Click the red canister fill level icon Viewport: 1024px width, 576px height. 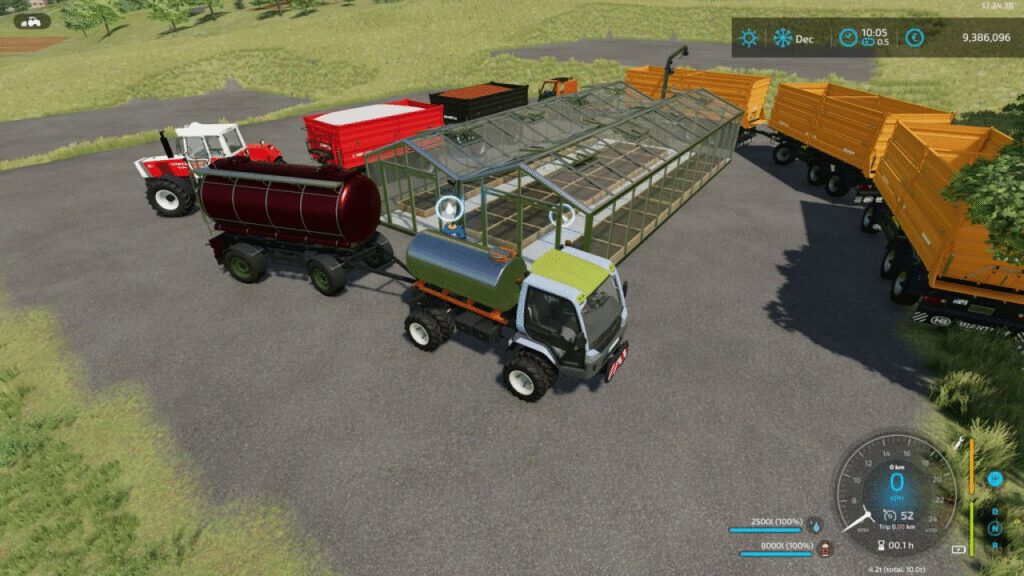point(825,547)
